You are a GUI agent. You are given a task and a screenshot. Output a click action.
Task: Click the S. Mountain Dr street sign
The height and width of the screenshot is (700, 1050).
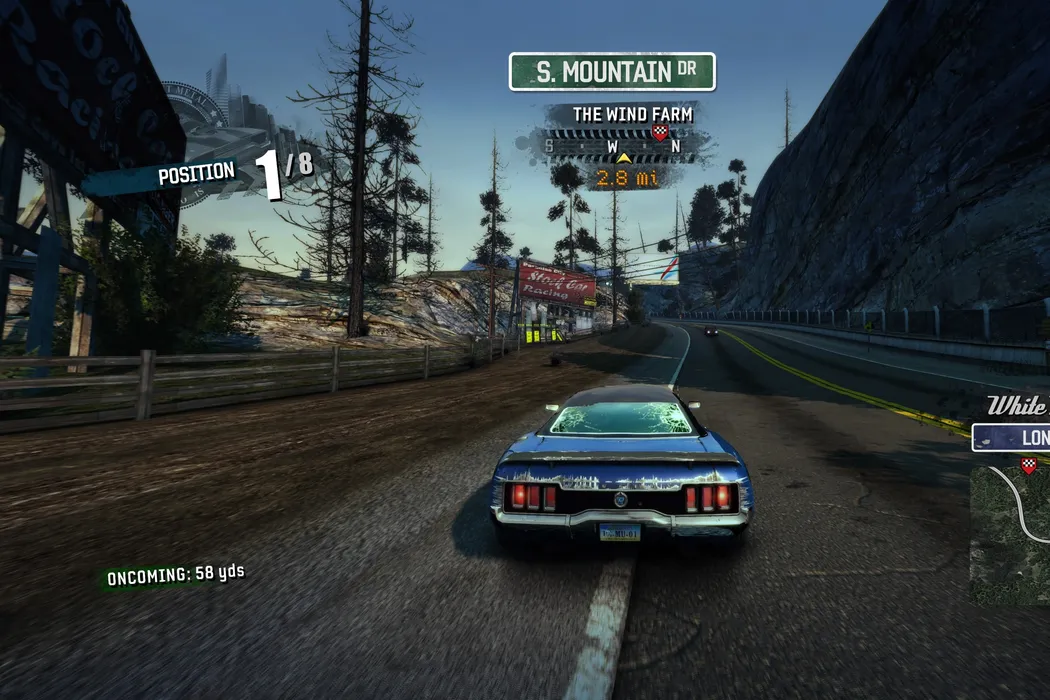point(612,72)
